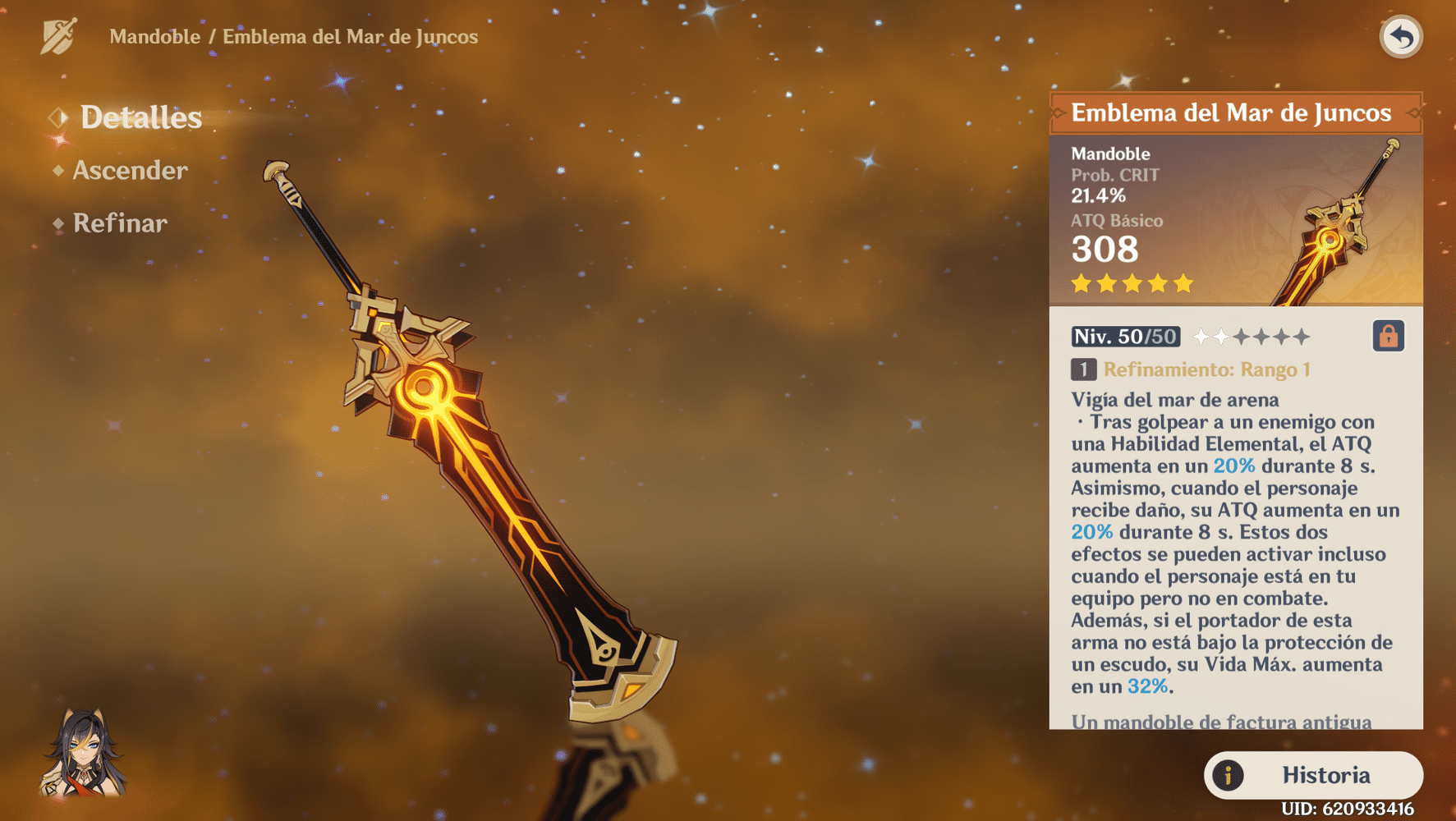Select the equipped character portrait
1456x821 pixels.
coord(84,754)
